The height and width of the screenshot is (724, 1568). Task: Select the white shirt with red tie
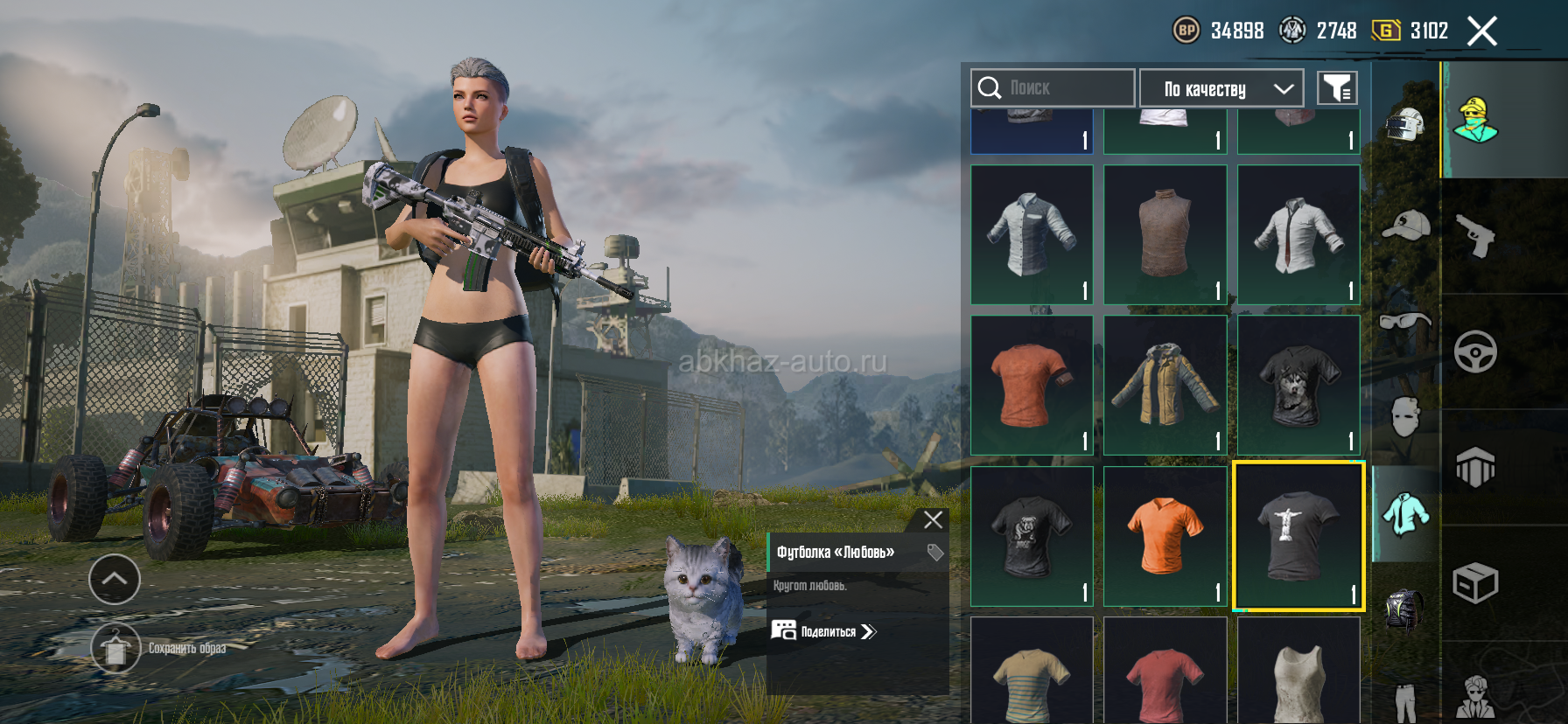(x=1298, y=234)
